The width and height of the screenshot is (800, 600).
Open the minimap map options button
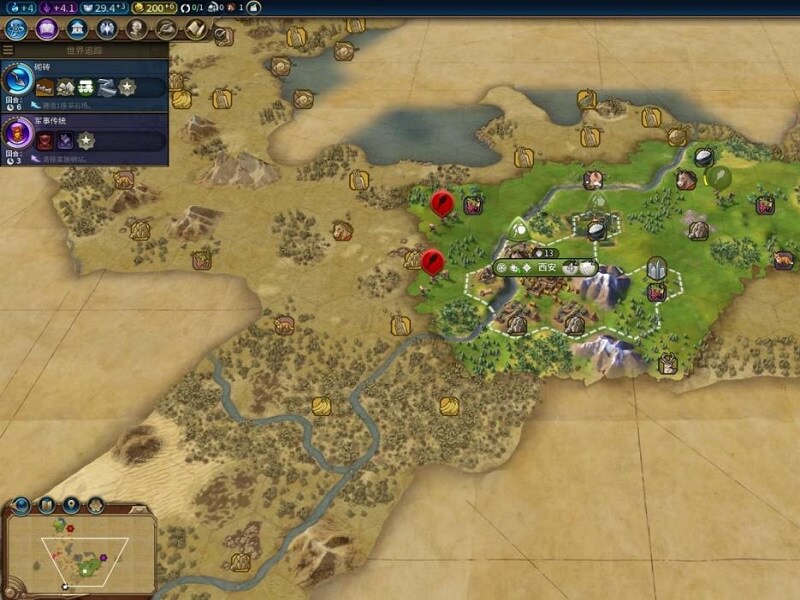[x=46, y=504]
